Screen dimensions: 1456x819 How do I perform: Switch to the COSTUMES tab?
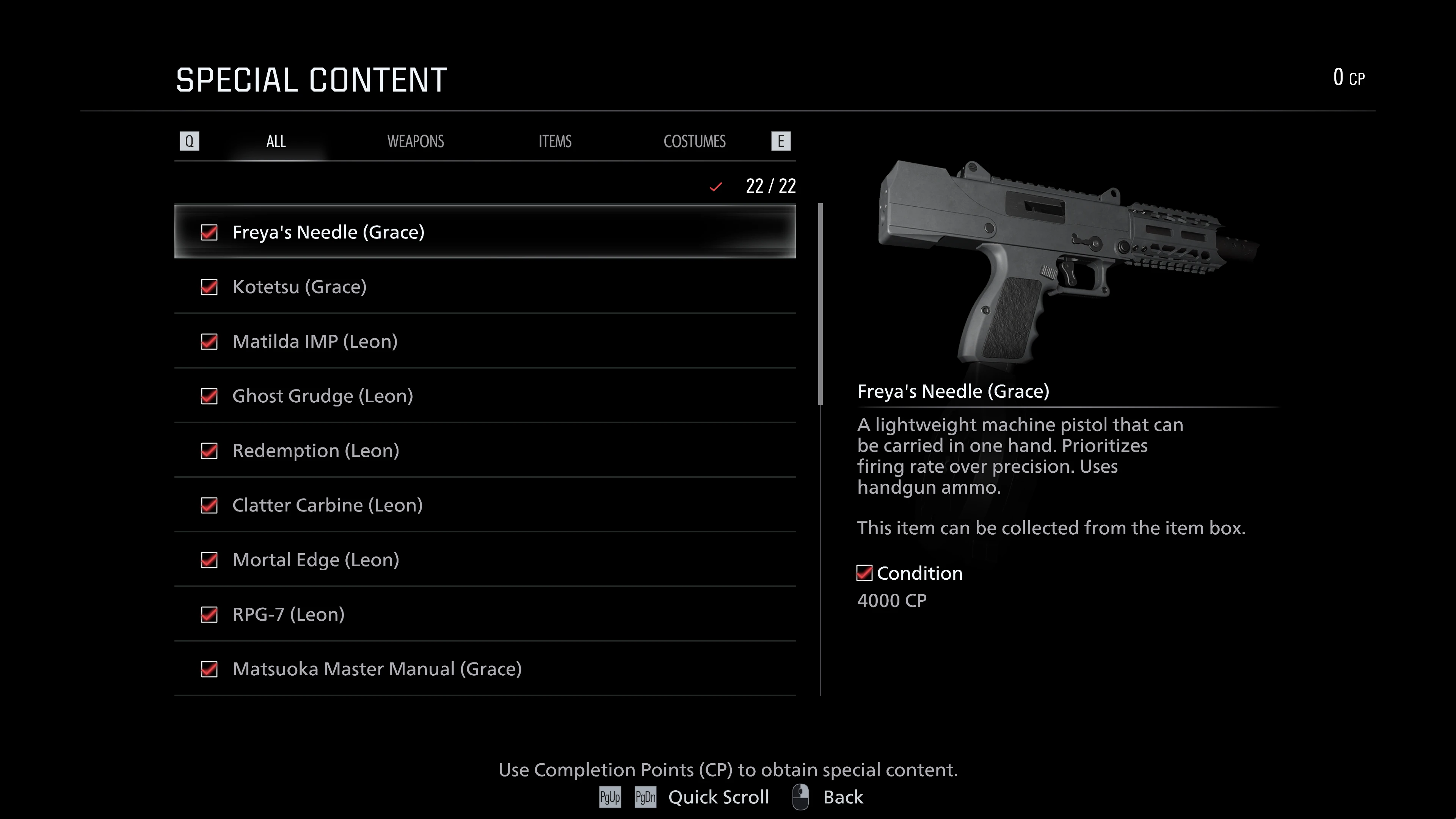click(x=694, y=141)
